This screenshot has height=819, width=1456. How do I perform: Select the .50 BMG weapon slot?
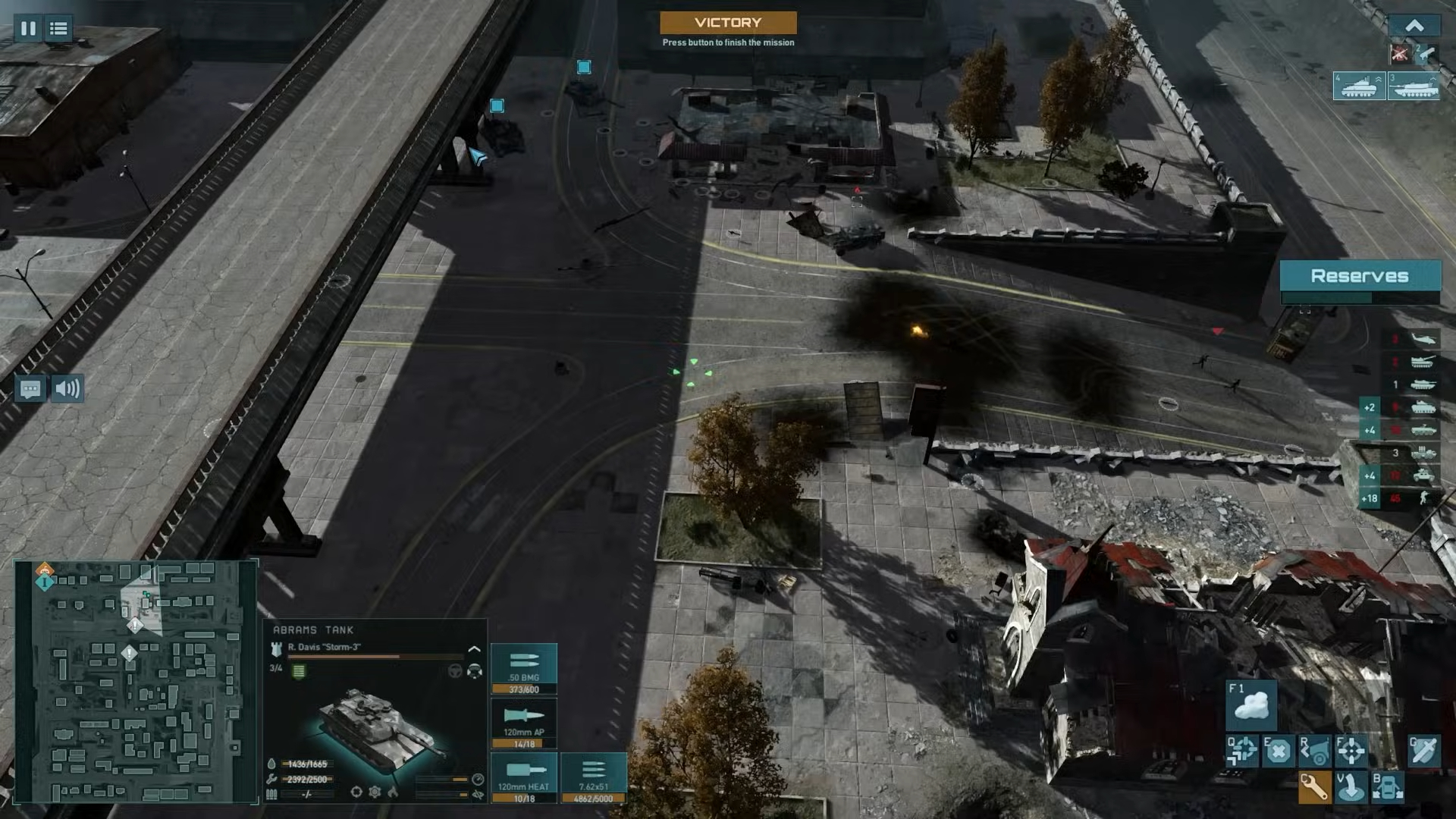[x=524, y=668]
